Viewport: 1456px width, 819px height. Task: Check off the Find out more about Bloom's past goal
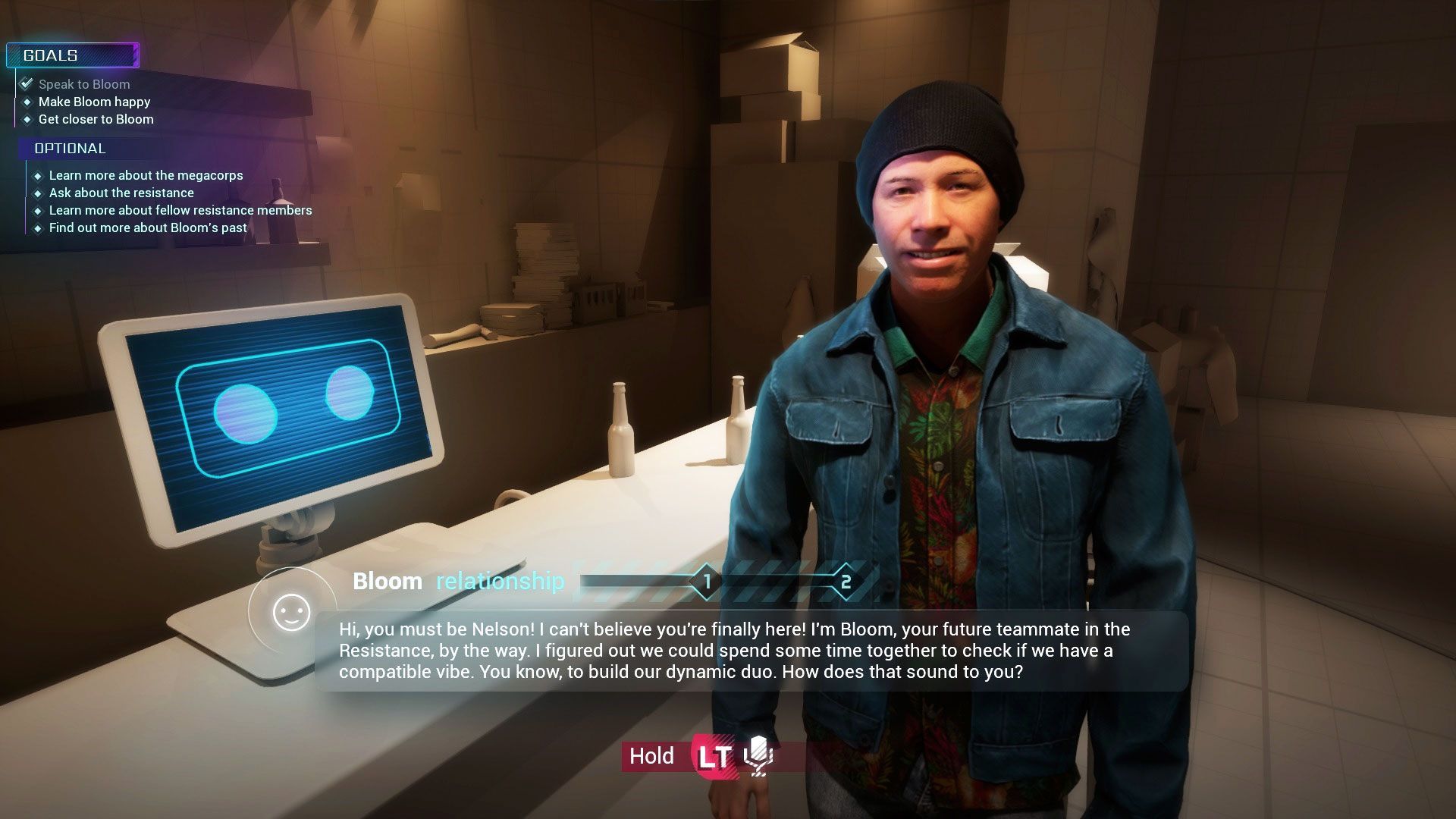[38, 227]
